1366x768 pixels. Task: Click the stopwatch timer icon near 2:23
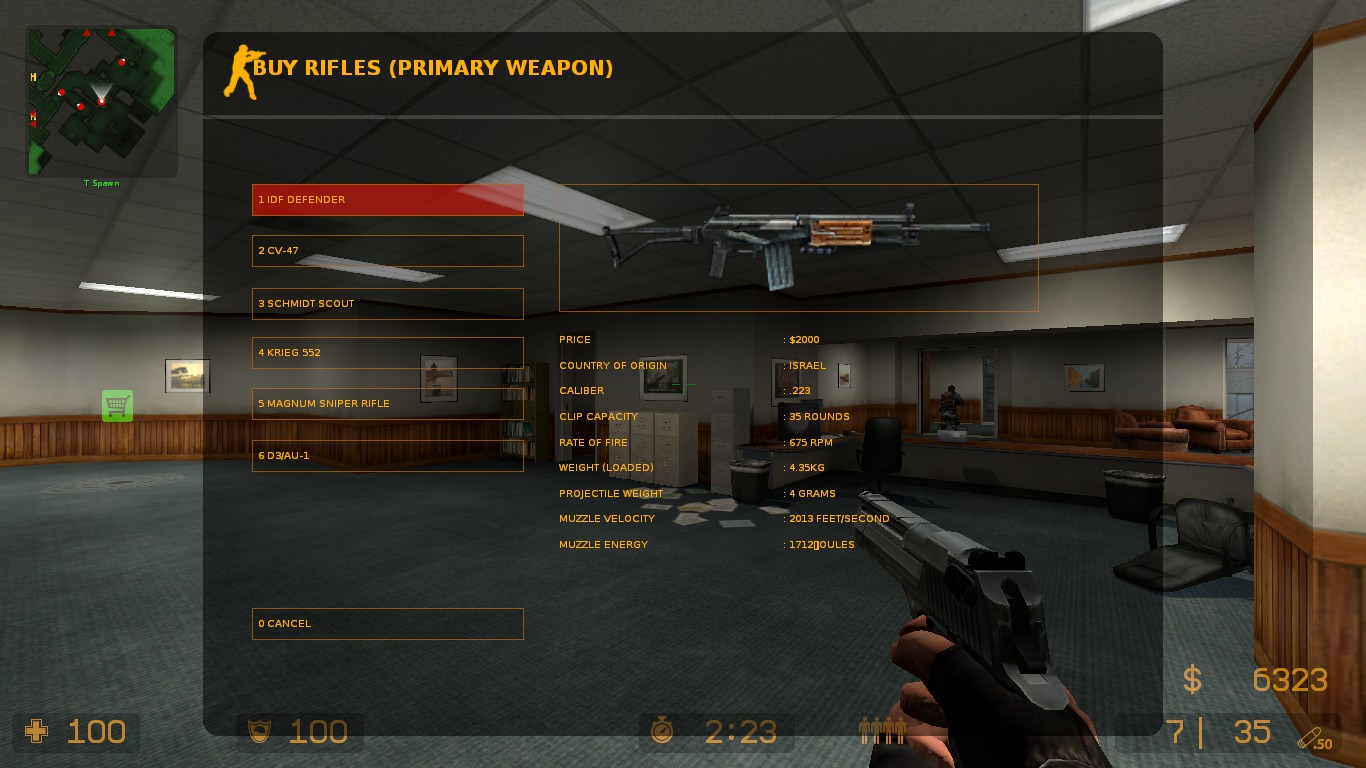pyautogui.click(x=662, y=731)
